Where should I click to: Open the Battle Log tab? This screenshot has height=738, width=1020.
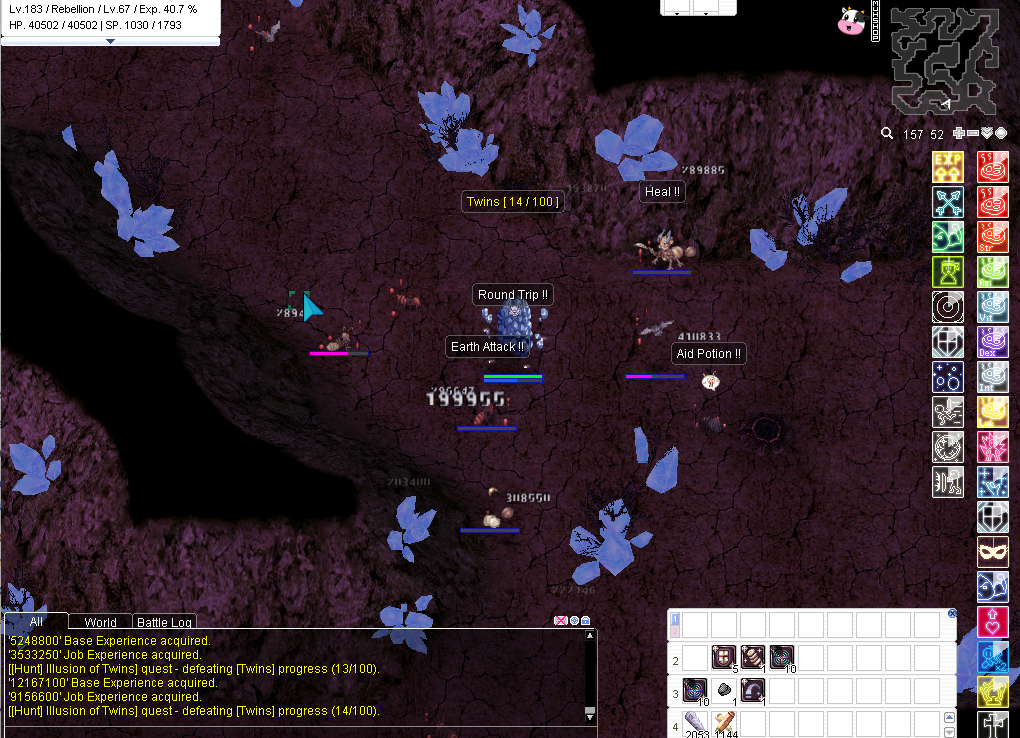(165, 622)
